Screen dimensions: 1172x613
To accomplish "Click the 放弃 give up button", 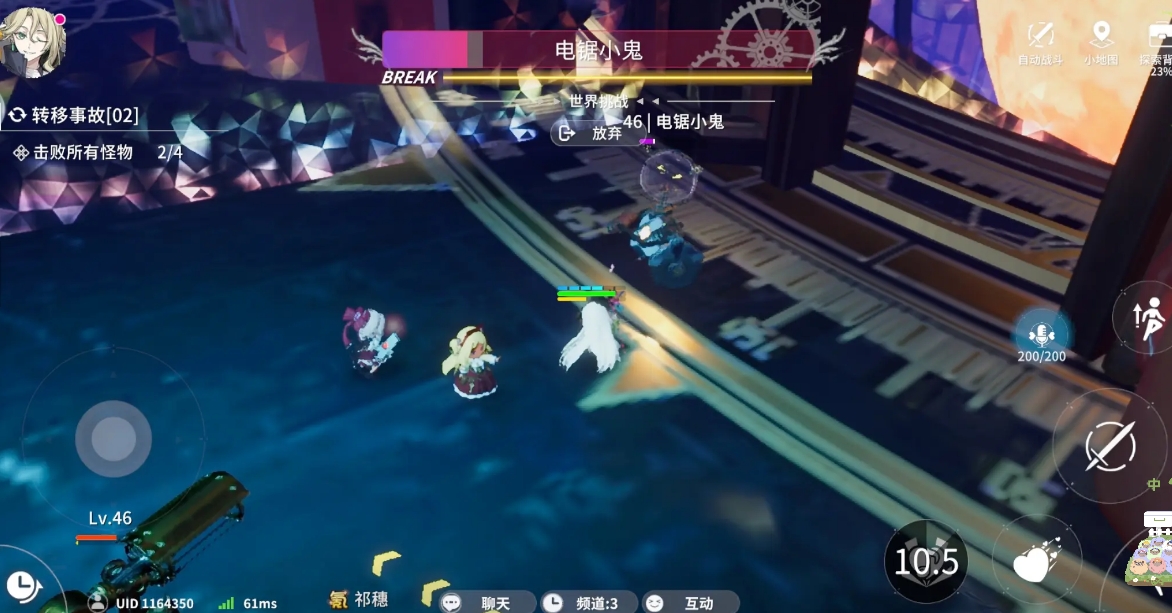I will coord(596,132).
